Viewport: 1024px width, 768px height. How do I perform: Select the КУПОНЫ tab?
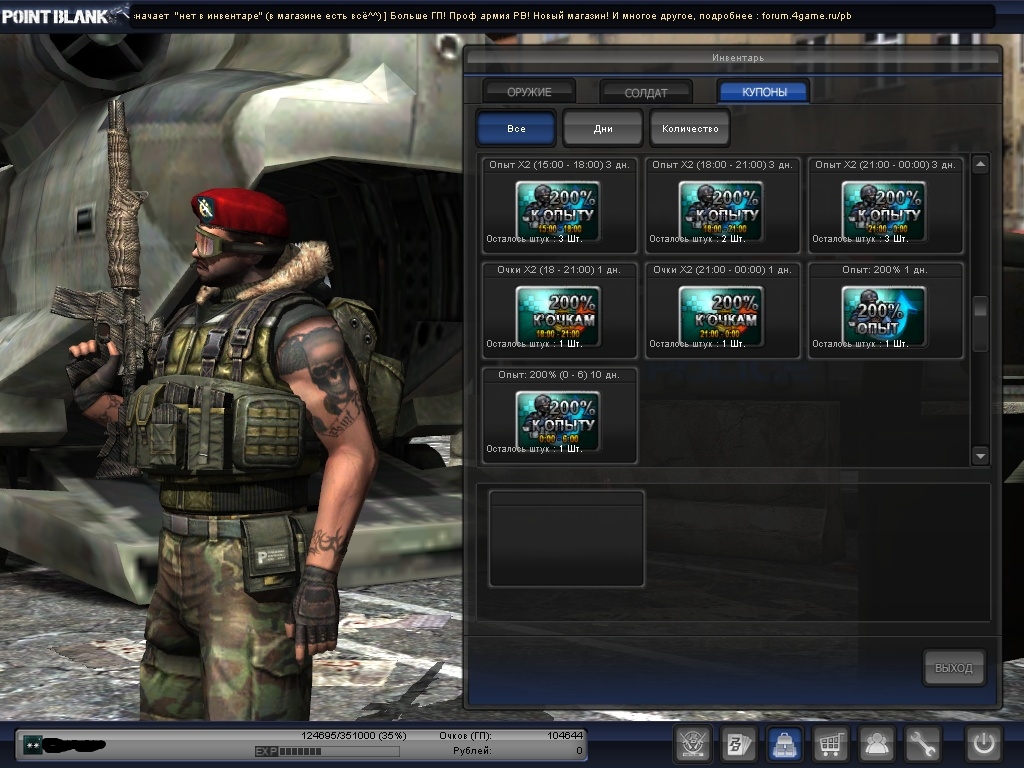click(x=764, y=92)
